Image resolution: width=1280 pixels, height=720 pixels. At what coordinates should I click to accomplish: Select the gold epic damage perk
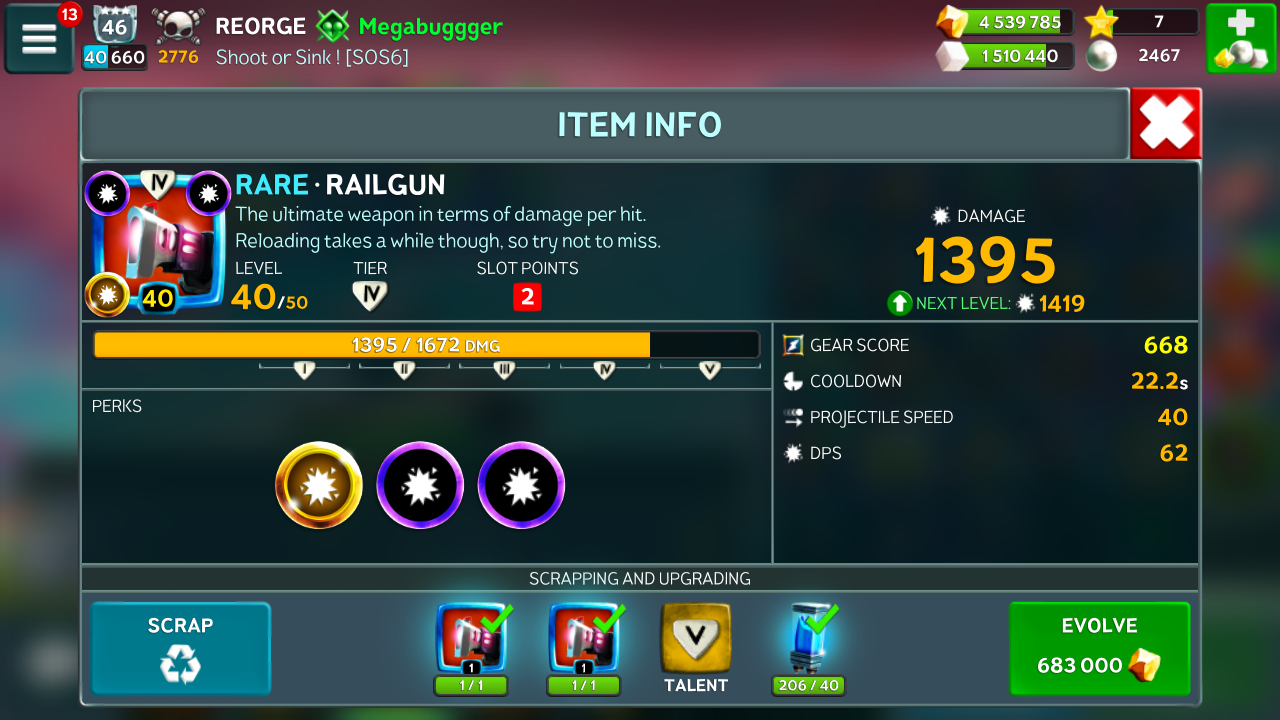[x=319, y=485]
